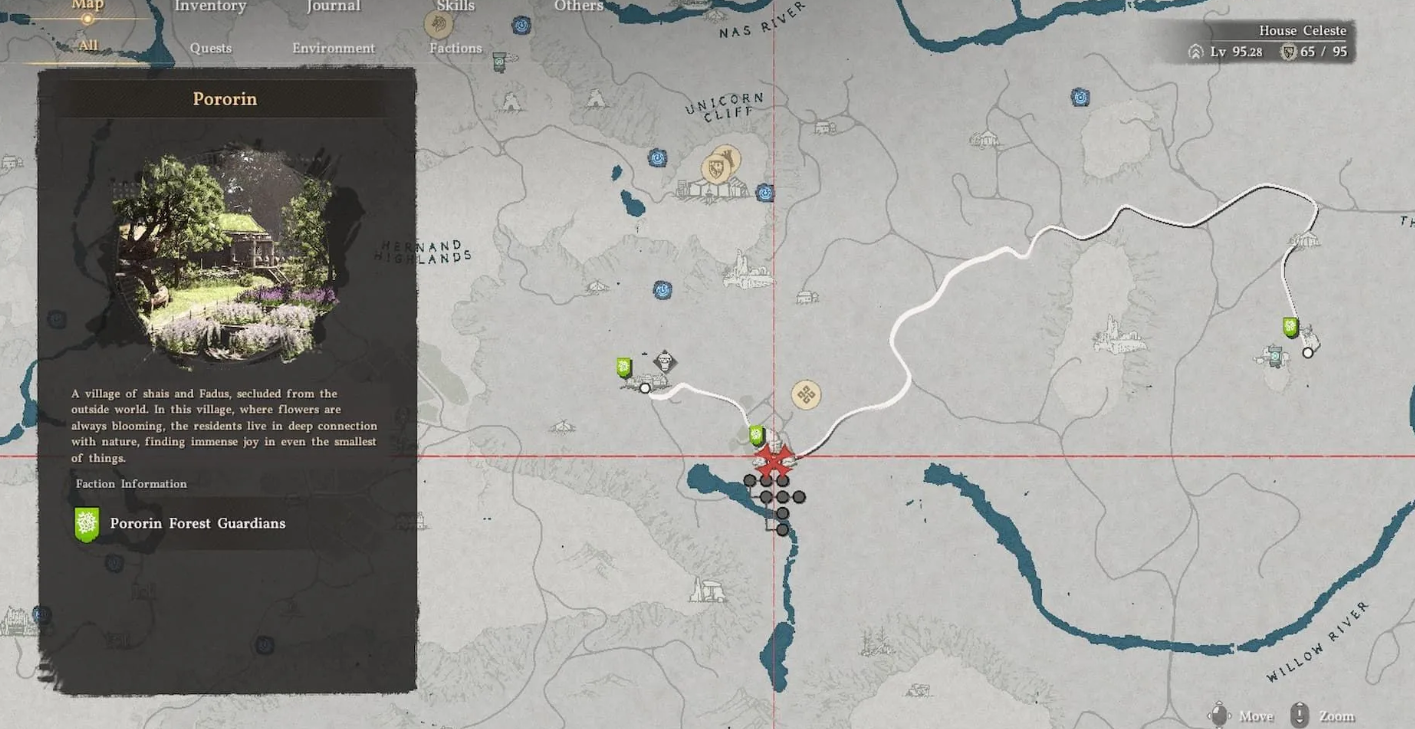
Task: Filter the map by Quests
Action: [210, 48]
